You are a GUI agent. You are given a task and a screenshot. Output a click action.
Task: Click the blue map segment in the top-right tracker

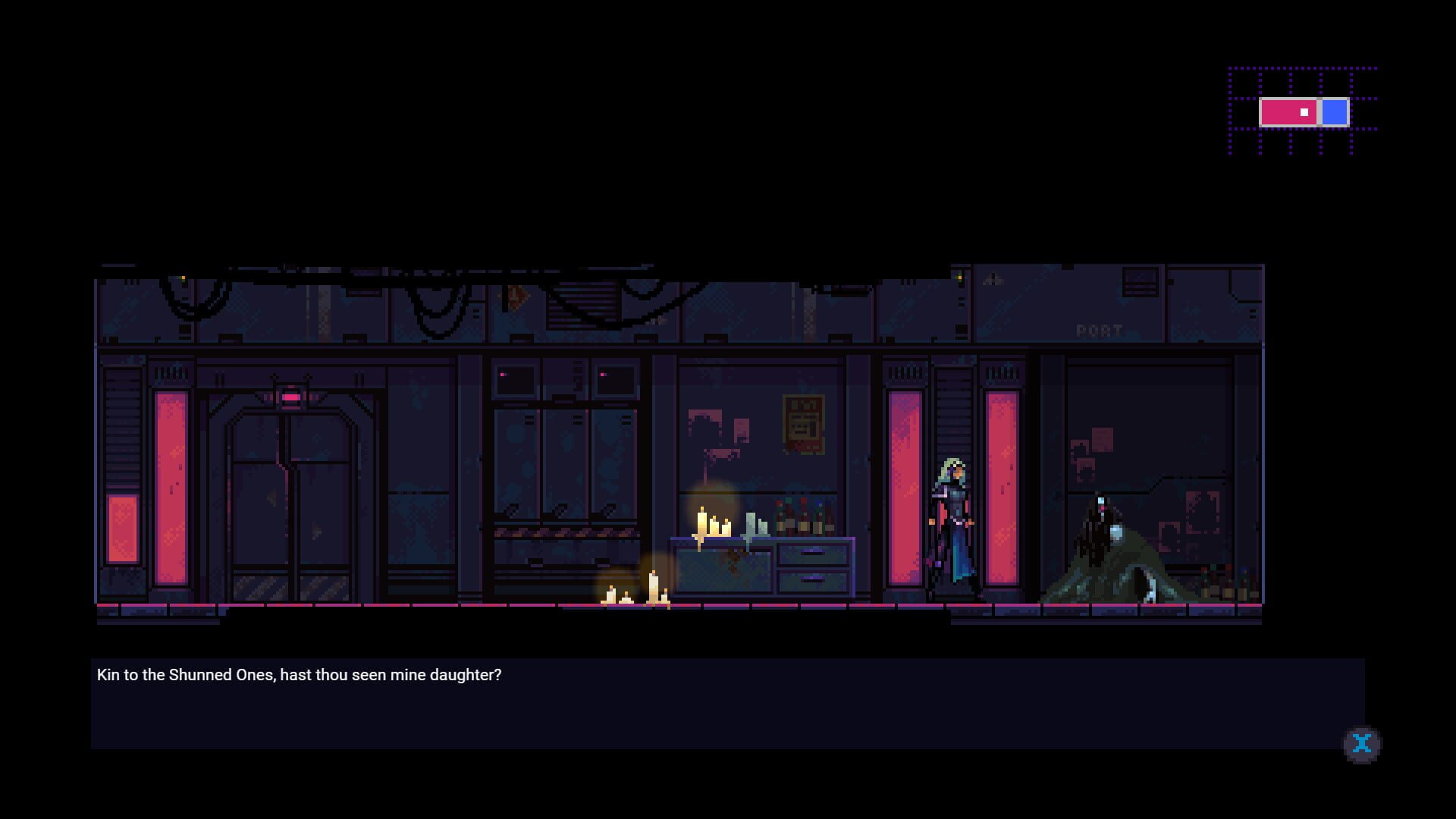[1333, 112]
